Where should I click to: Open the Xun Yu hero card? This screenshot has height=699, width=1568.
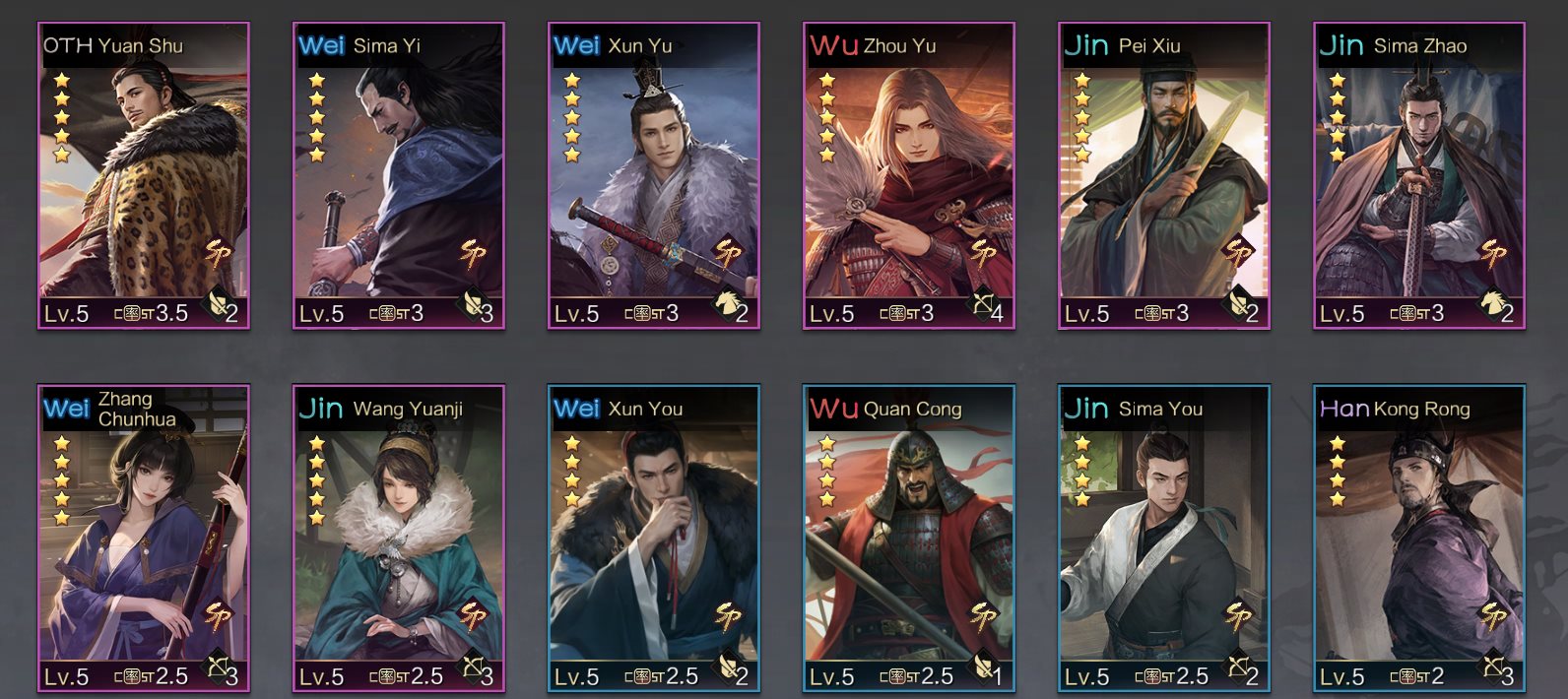[654, 177]
